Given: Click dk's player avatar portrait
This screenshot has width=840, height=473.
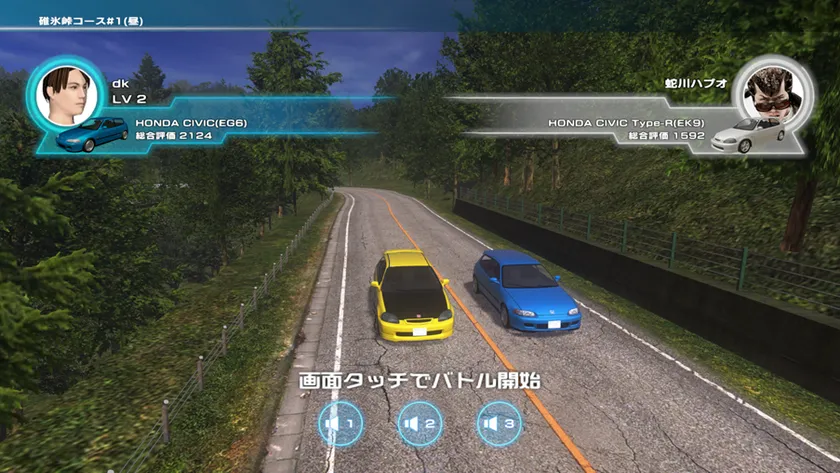Looking at the screenshot, I should pos(65,94).
